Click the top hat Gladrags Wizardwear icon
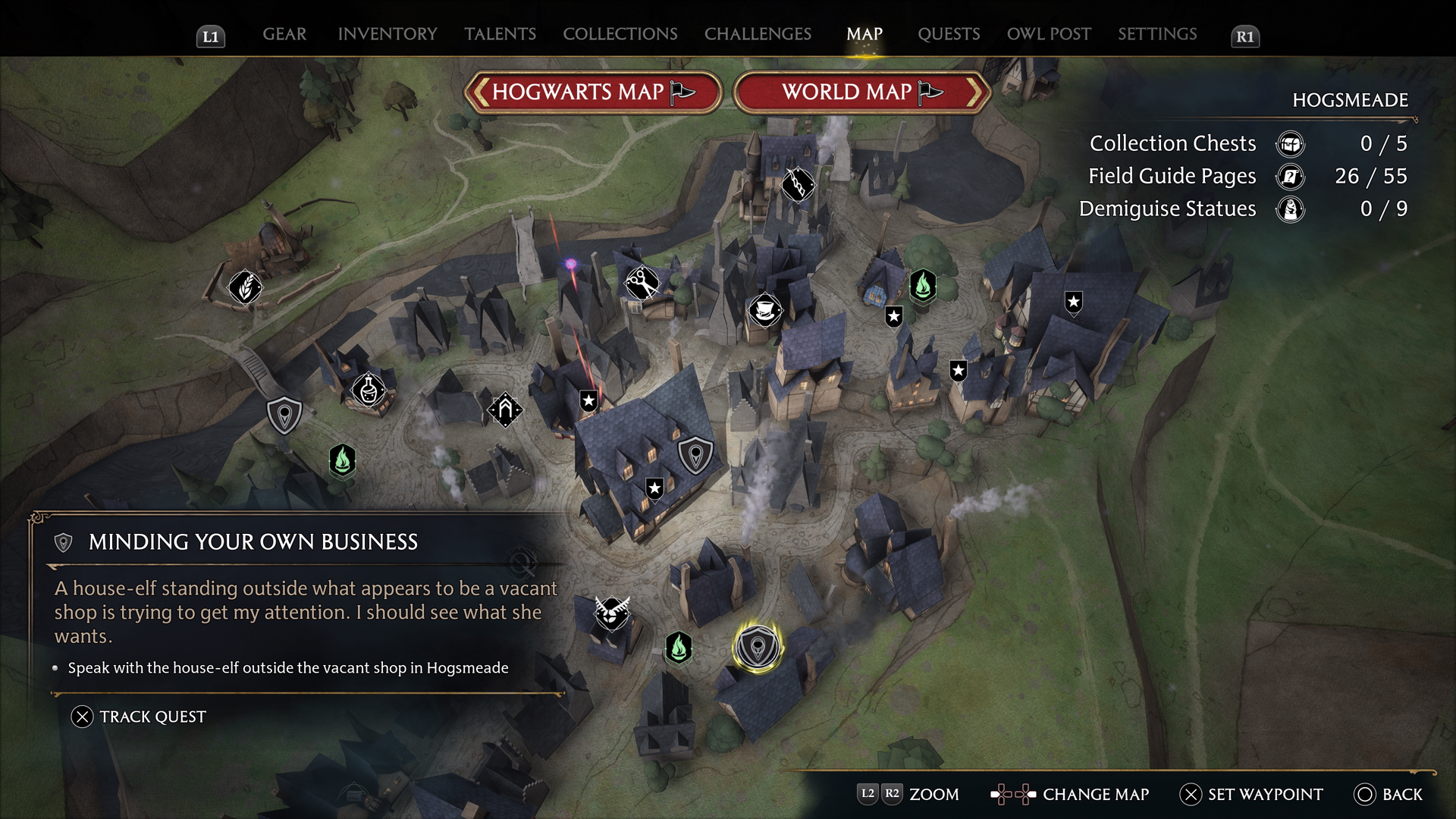The height and width of the screenshot is (819, 1456). point(764,311)
